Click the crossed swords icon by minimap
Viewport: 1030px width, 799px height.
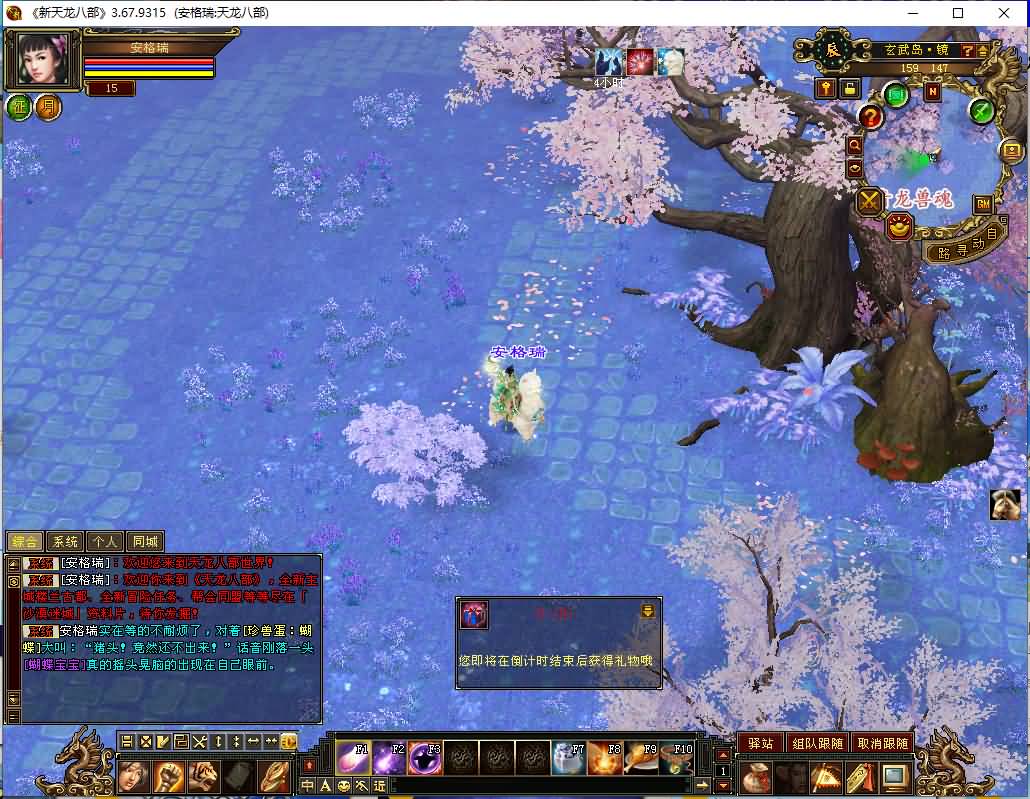point(870,201)
